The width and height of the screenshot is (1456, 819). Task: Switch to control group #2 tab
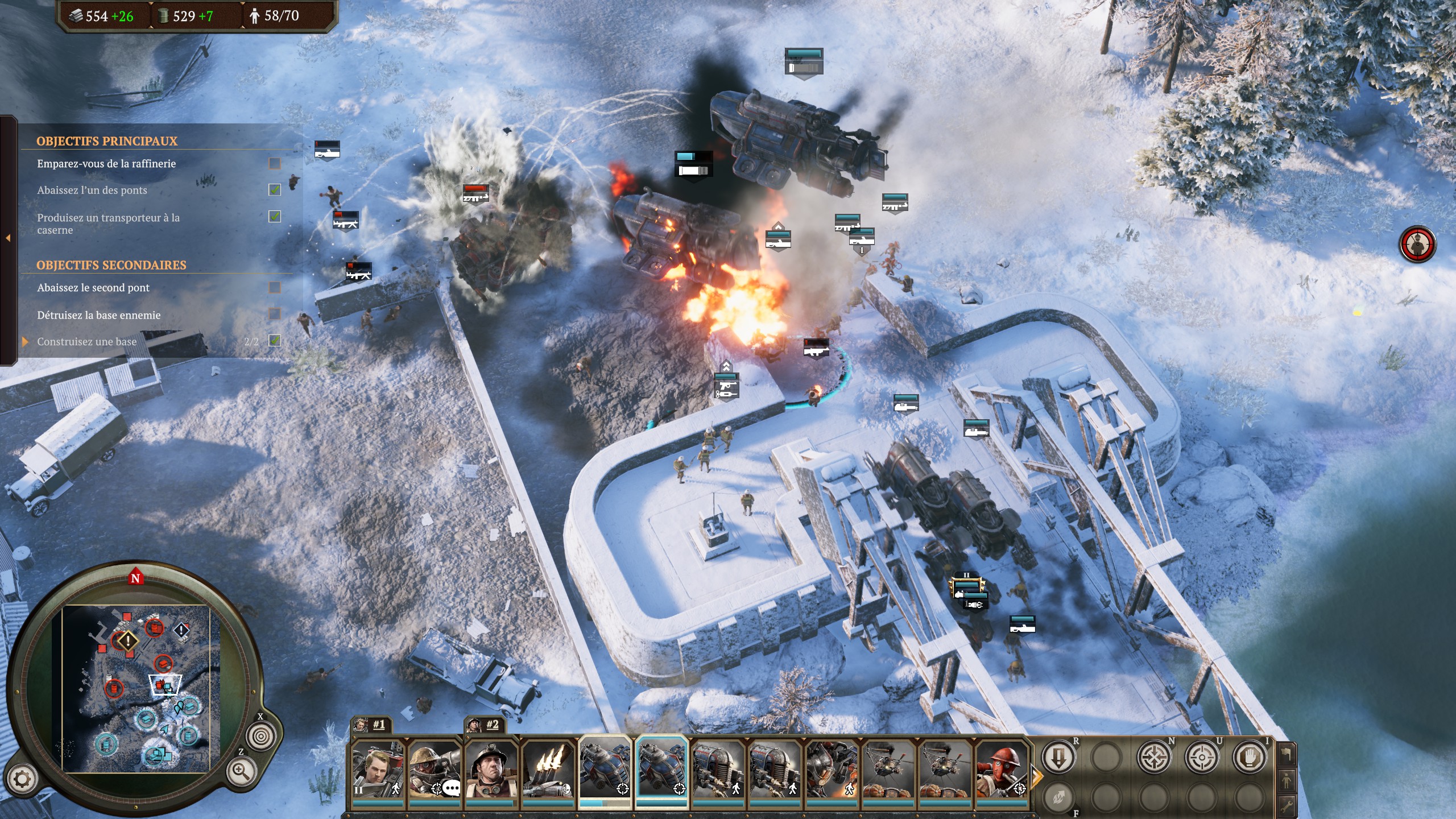point(485,725)
